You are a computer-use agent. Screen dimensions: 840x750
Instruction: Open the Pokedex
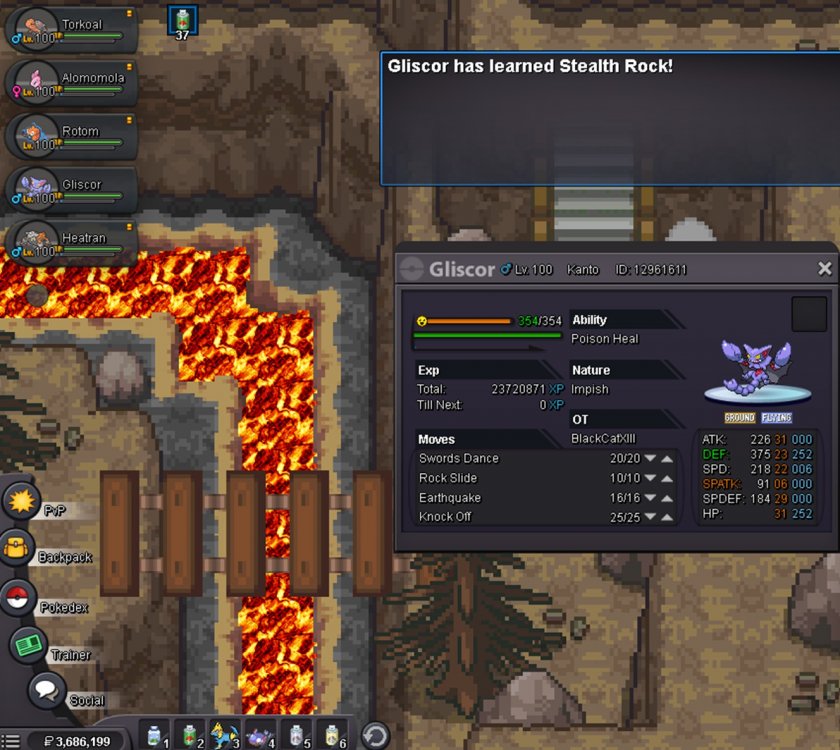pos(20,598)
